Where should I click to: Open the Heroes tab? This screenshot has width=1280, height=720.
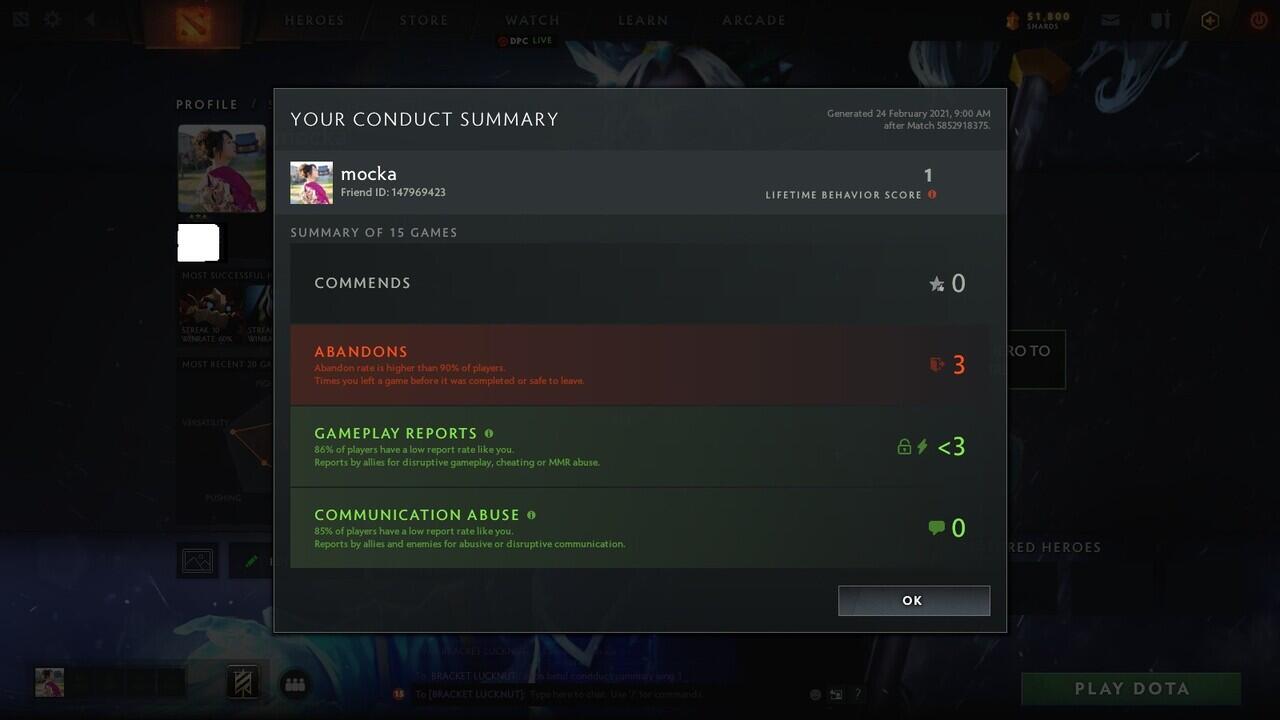(314, 20)
